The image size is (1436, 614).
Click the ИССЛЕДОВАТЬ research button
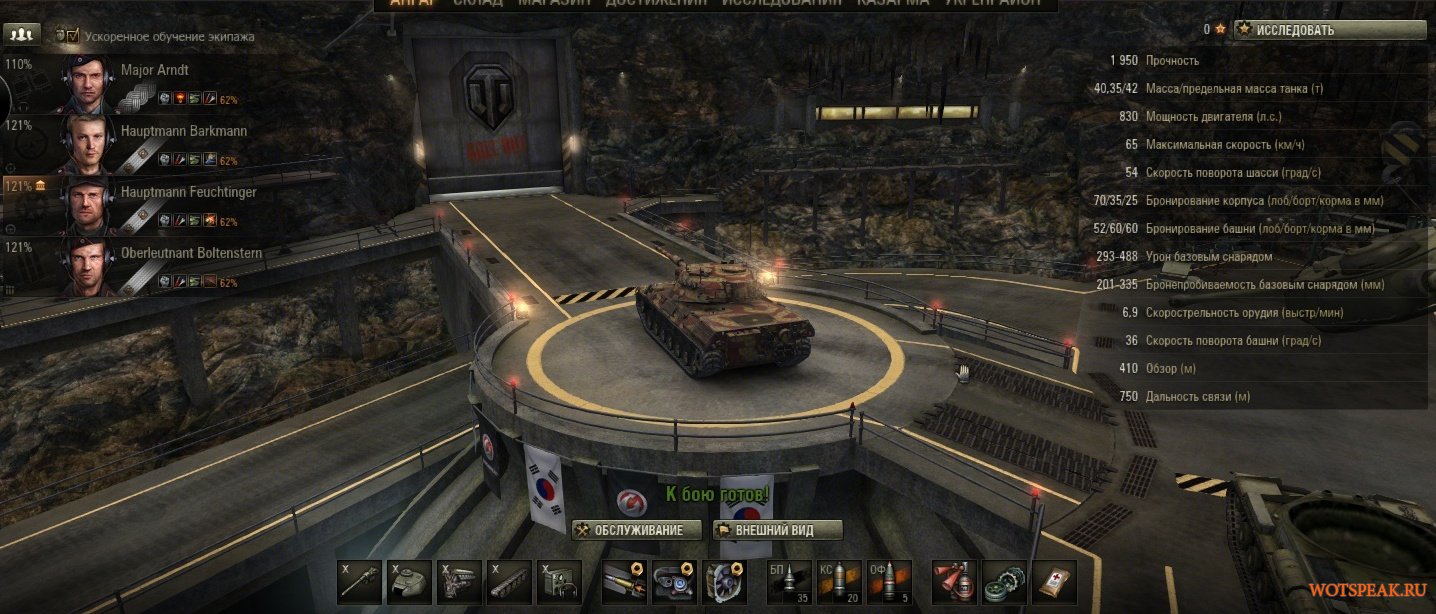pyautogui.click(x=1329, y=30)
